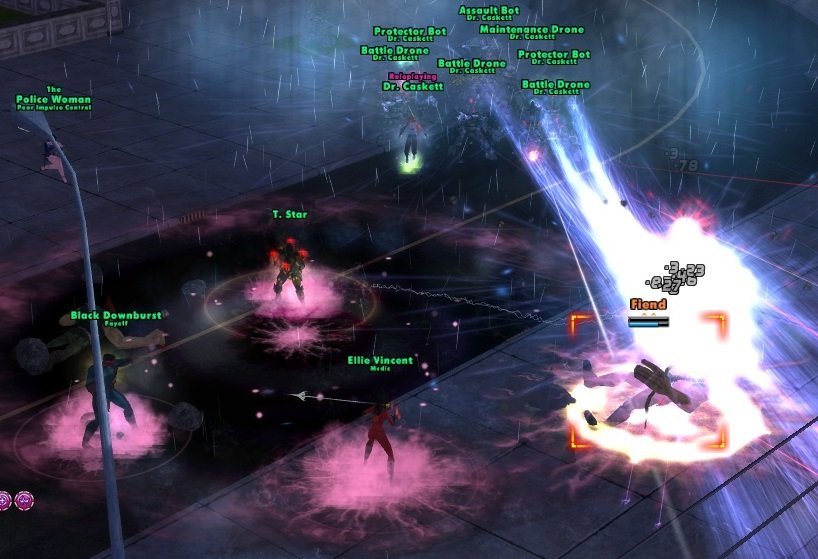Click the partially visible purple cross power icon
The height and width of the screenshot is (559, 818).
[x=4, y=500]
